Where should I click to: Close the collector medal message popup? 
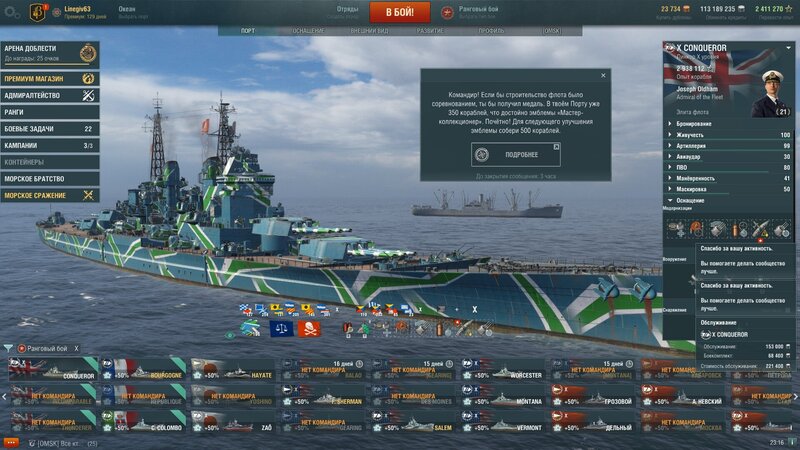point(602,75)
